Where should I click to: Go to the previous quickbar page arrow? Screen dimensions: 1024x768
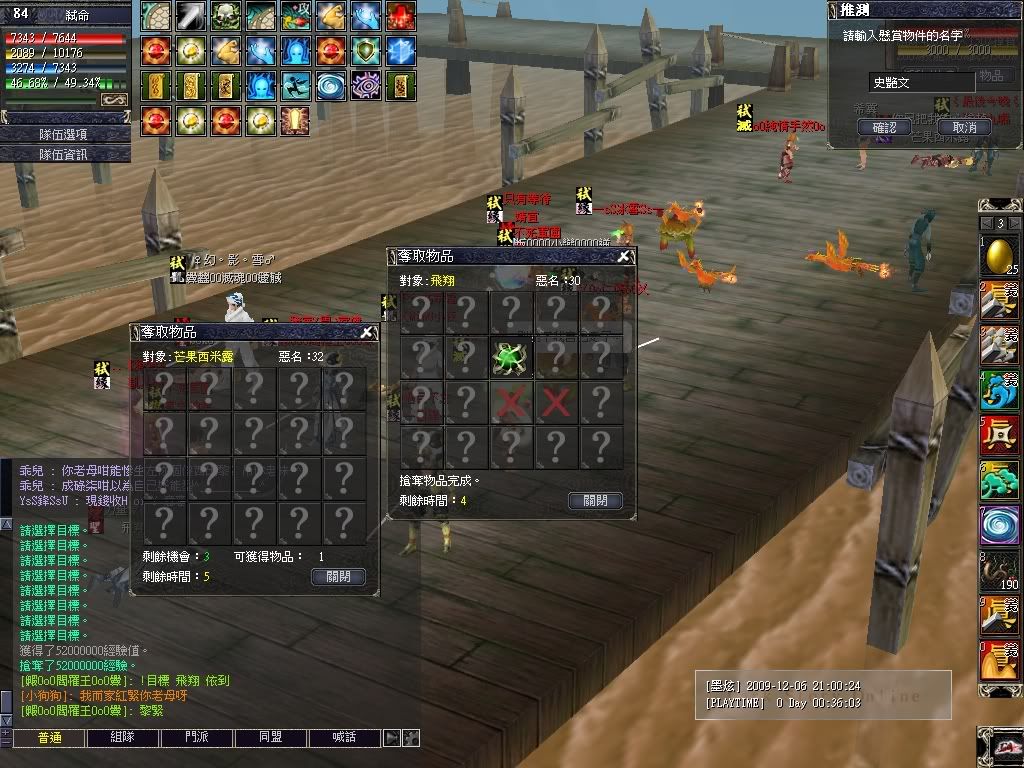tap(986, 223)
